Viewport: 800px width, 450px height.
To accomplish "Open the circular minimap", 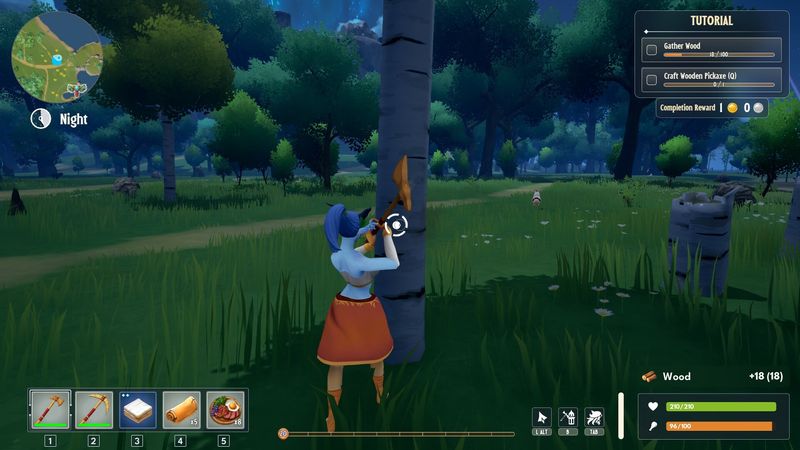I will (57, 55).
